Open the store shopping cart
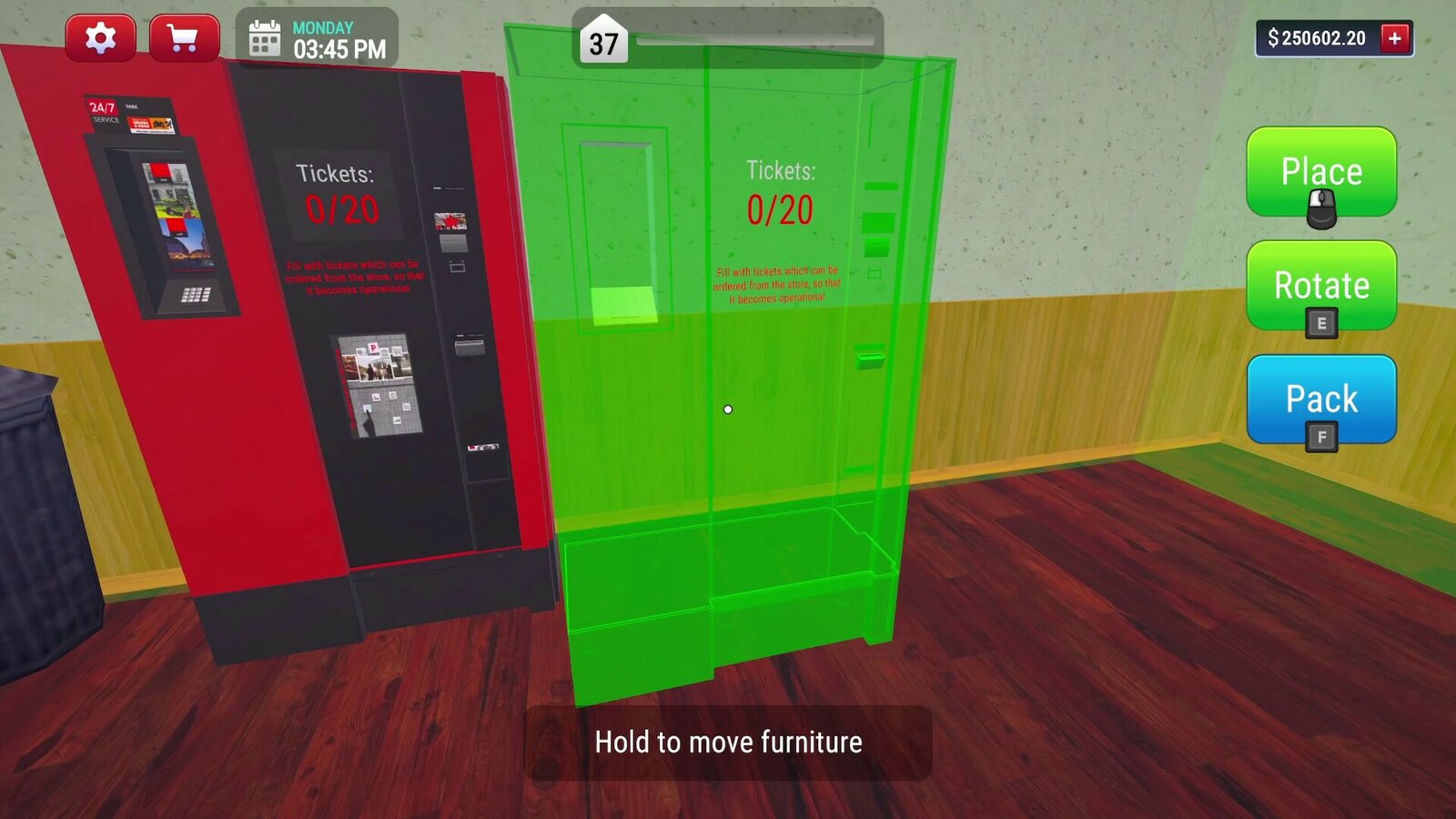 (x=180, y=36)
